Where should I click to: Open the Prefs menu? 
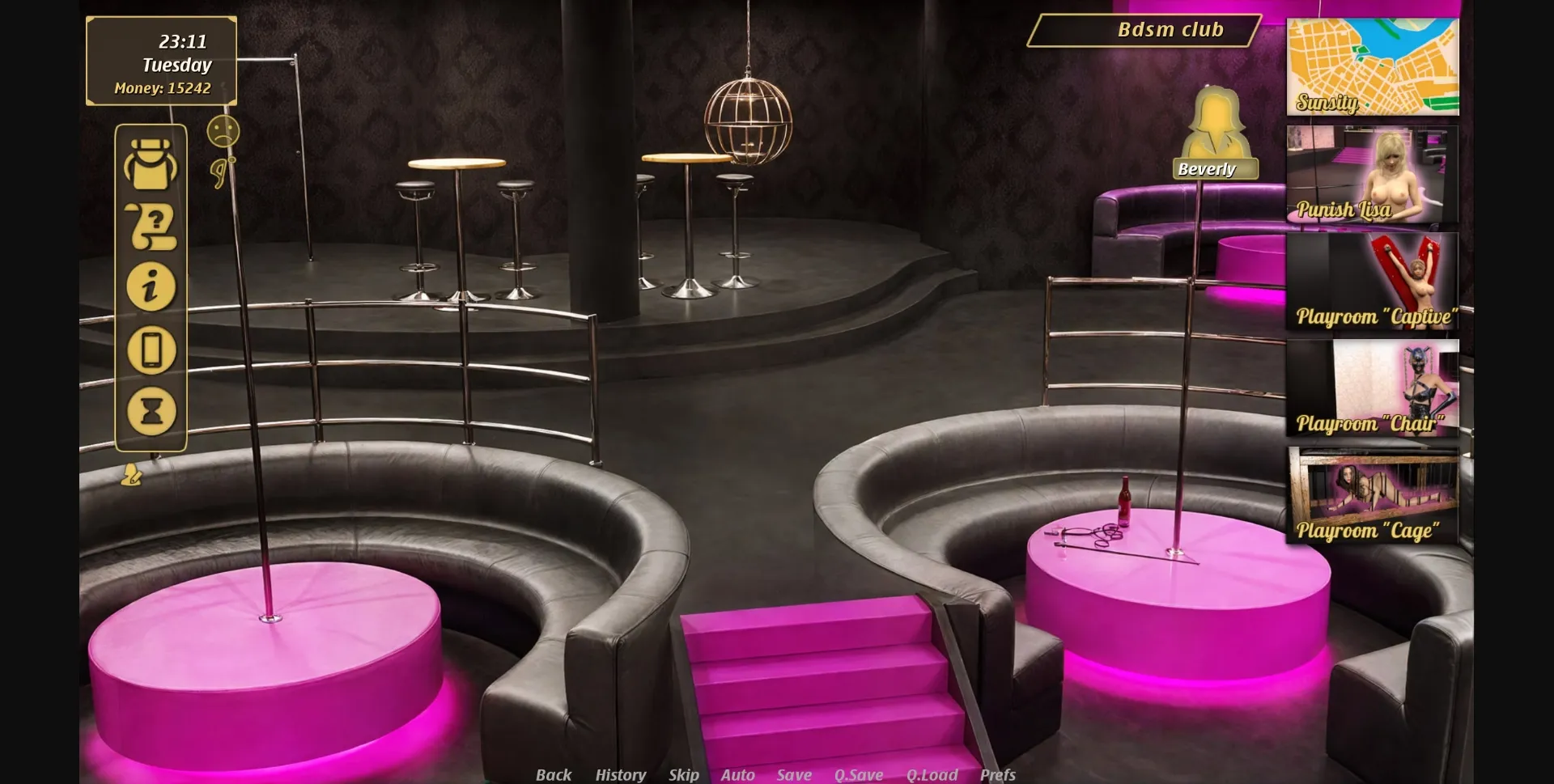click(x=999, y=774)
